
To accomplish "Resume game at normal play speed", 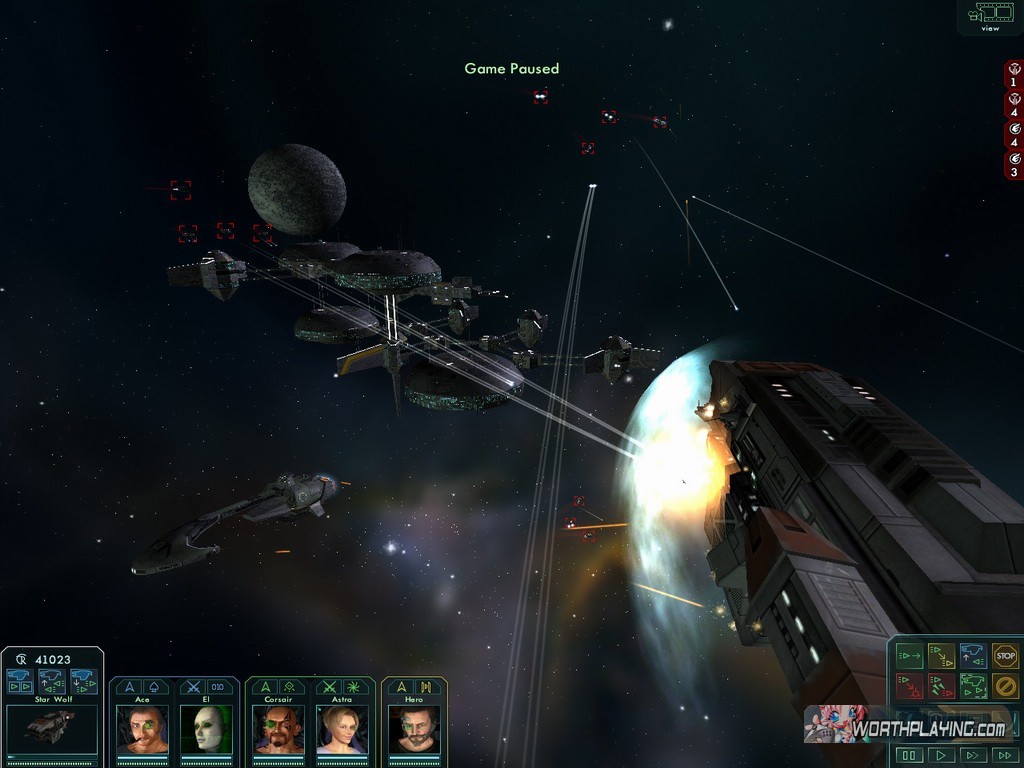I will [940, 755].
